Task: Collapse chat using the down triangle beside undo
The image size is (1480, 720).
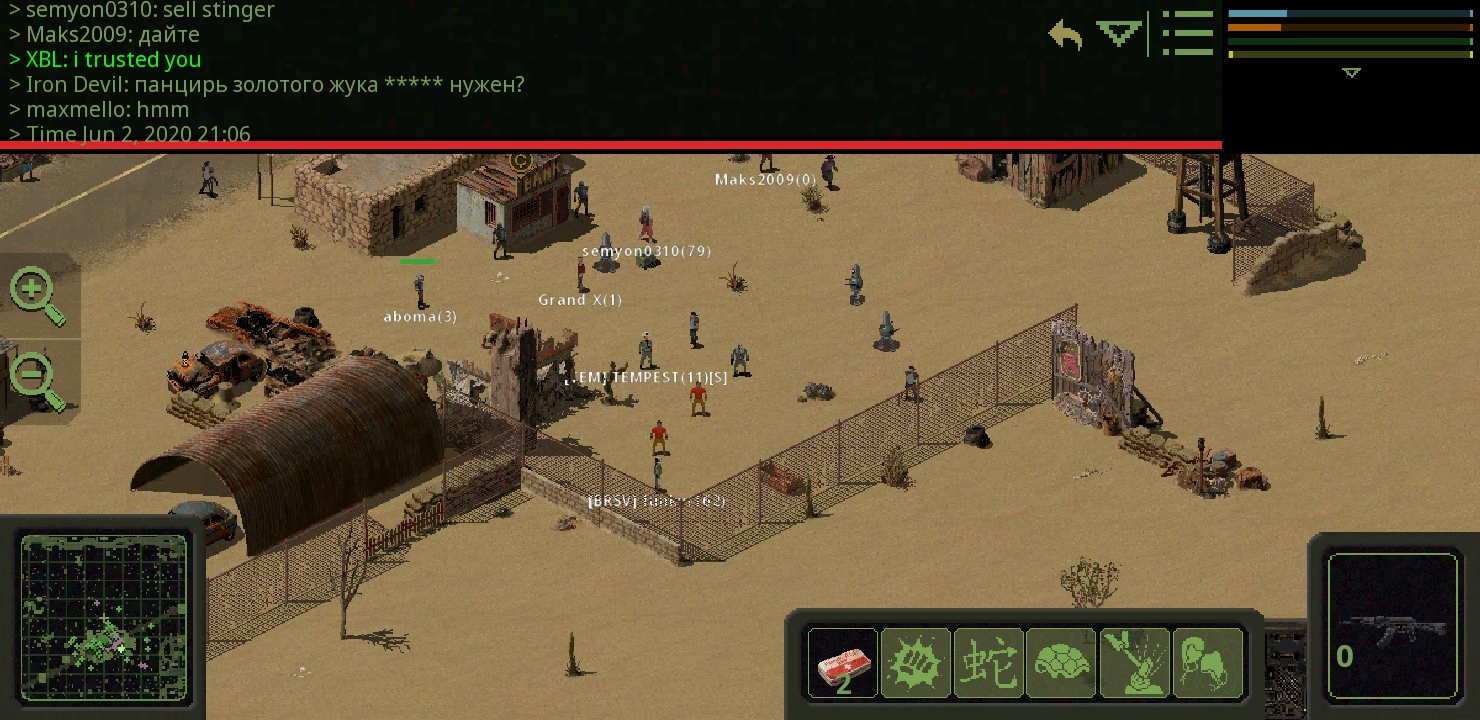Action: click(1119, 33)
